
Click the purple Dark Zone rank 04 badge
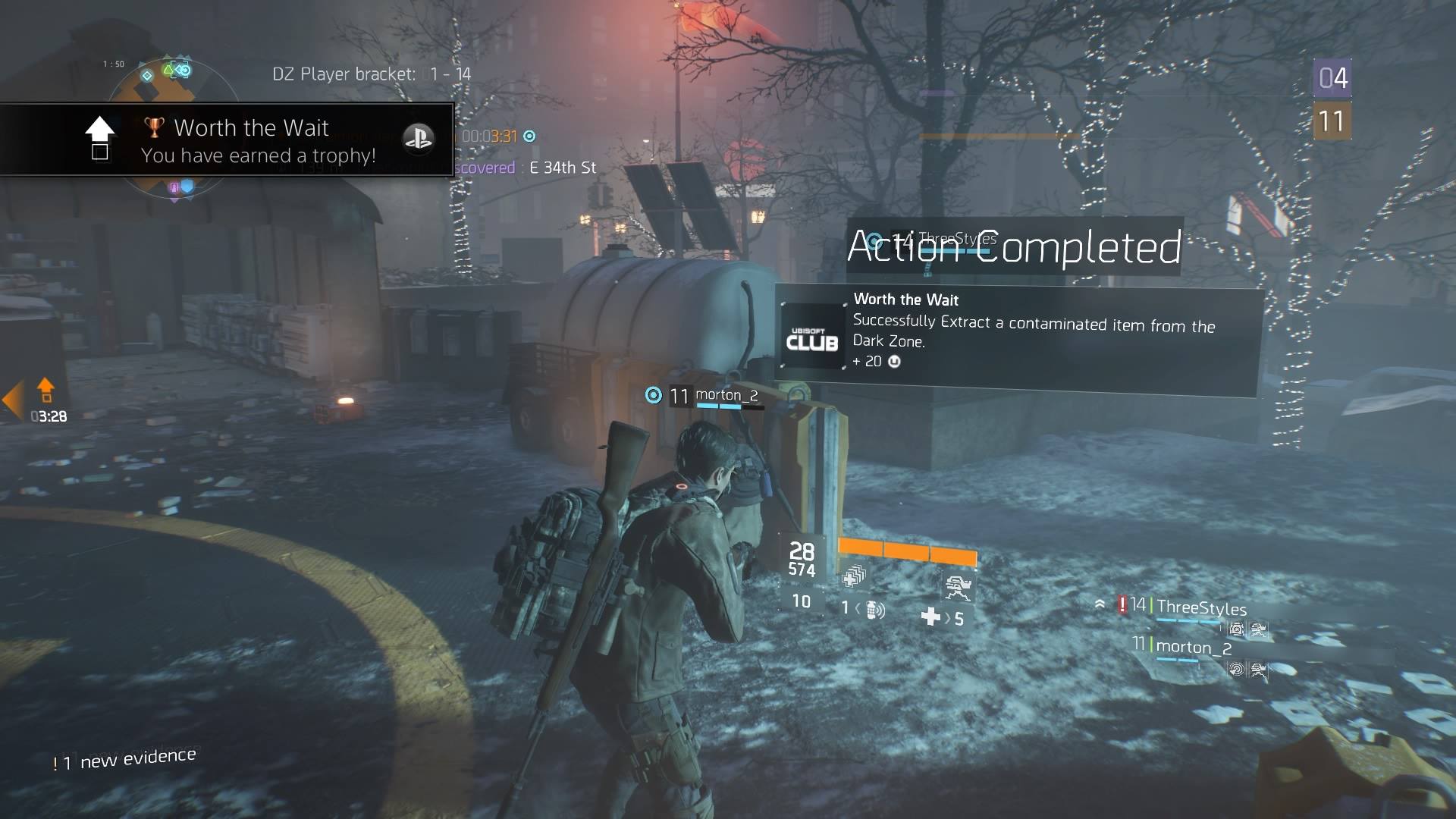click(x=1332, y=78)
